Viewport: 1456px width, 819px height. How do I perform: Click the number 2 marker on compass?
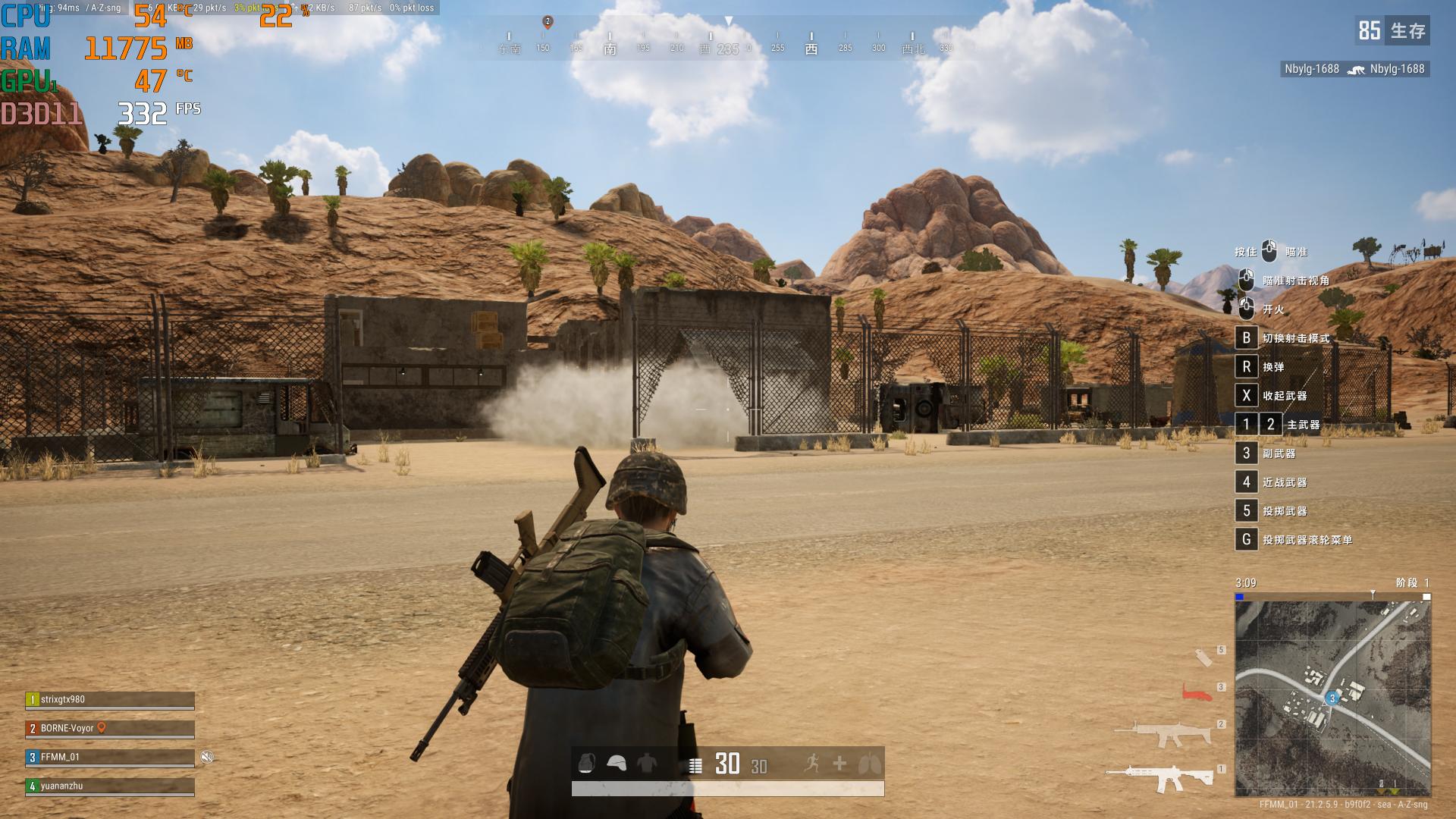coord(548,22)
